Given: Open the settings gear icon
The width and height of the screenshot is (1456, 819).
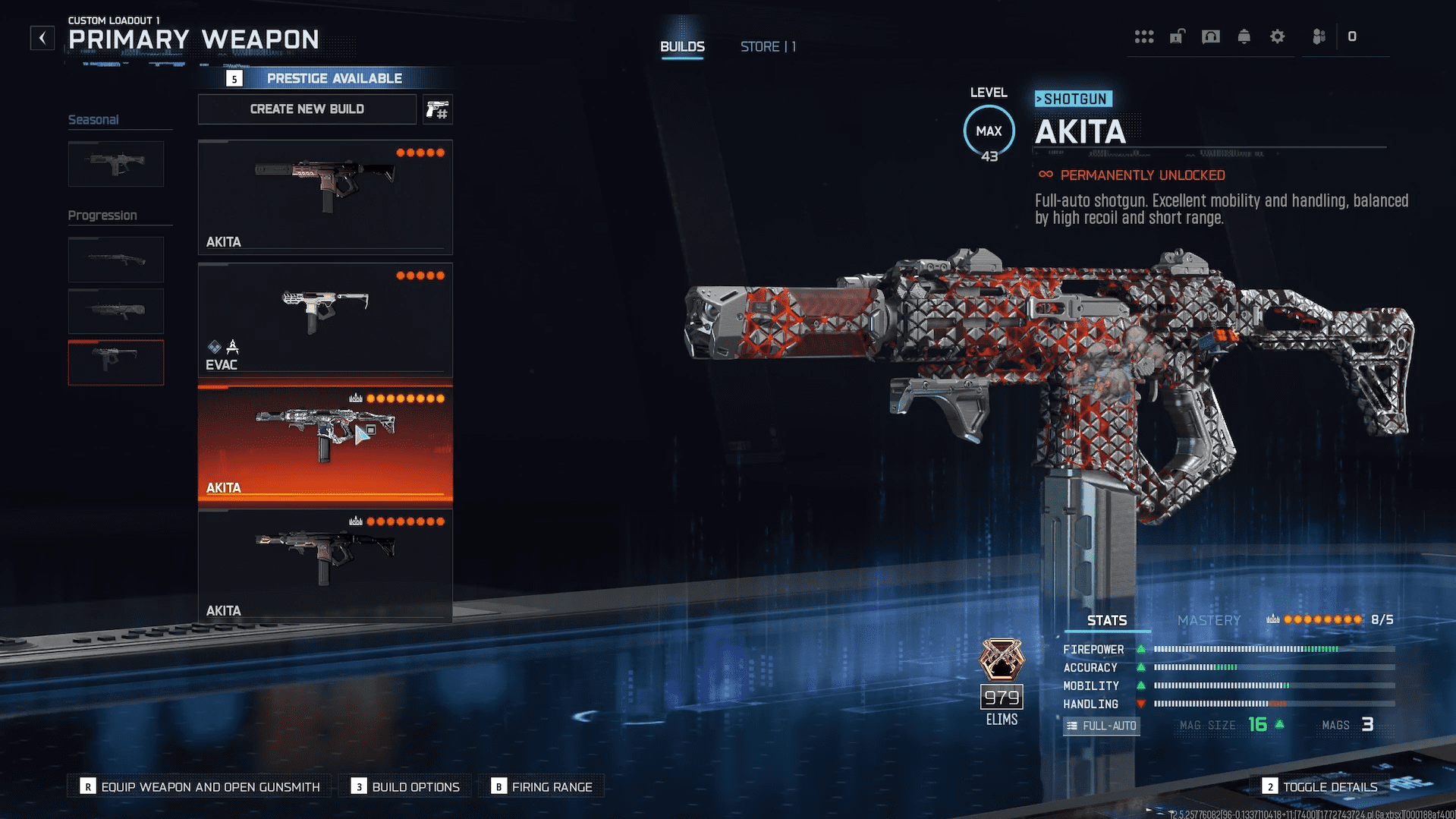Looking at the screenshot, I should pyautogui.click(x=1277, y=36).
